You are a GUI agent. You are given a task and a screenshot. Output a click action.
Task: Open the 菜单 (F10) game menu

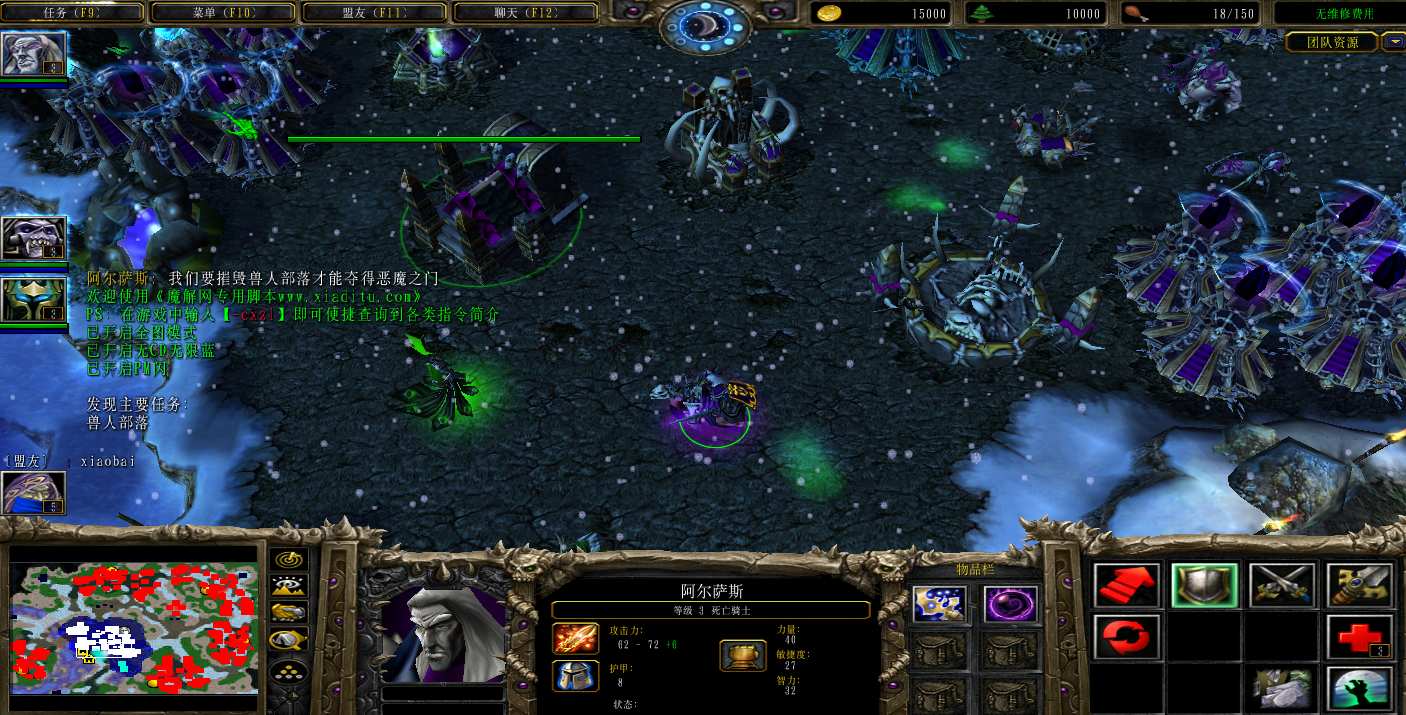(x=222, y=13)
